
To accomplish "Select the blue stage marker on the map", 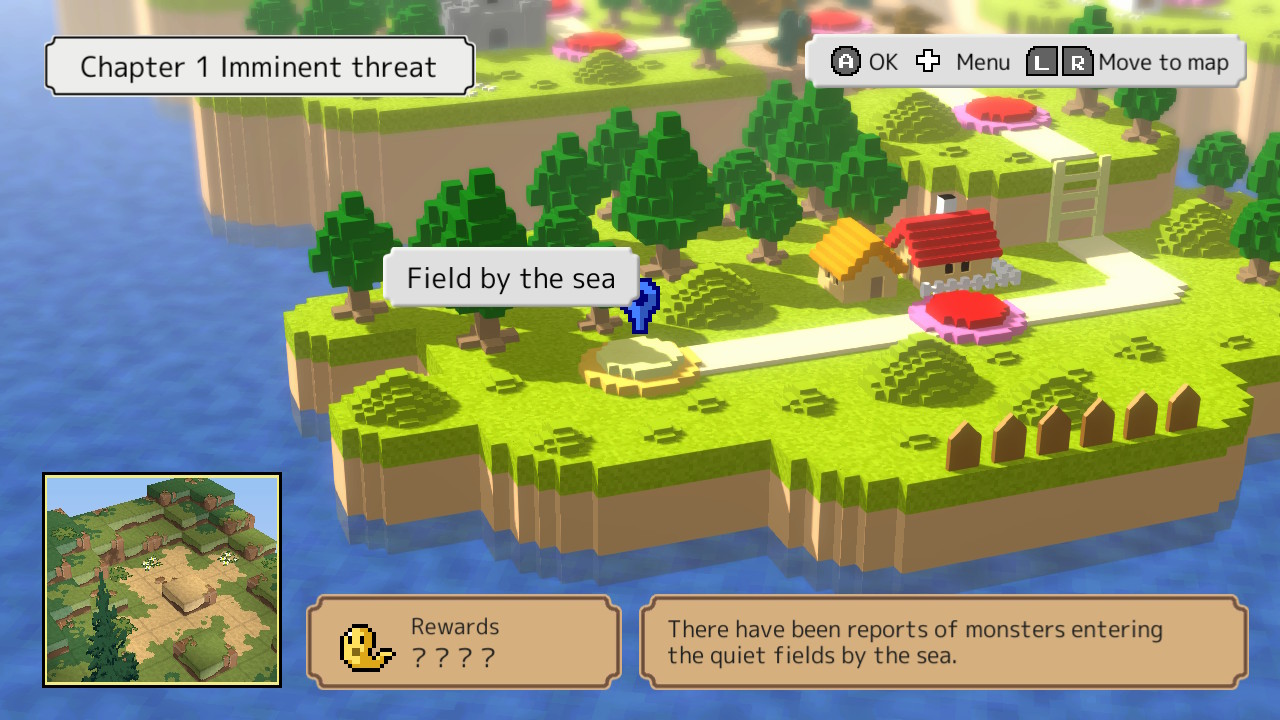I will click(641, 308).
